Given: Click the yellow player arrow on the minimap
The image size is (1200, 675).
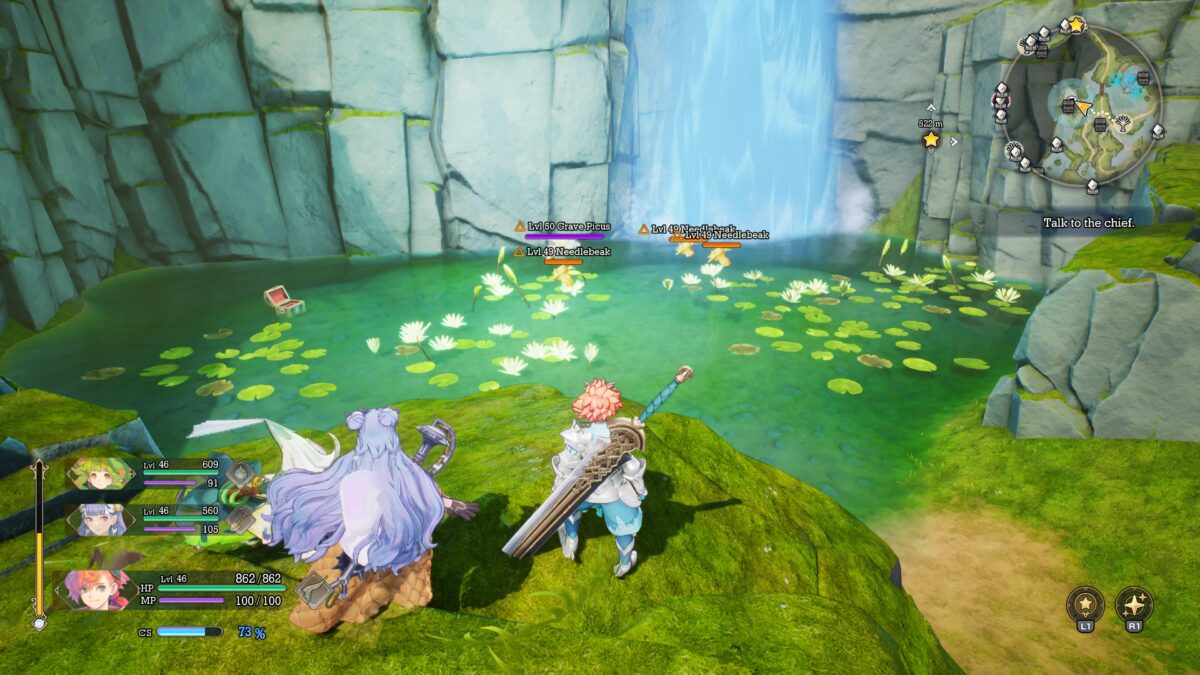Looking at the screenshot, I should click(1083, 106).
